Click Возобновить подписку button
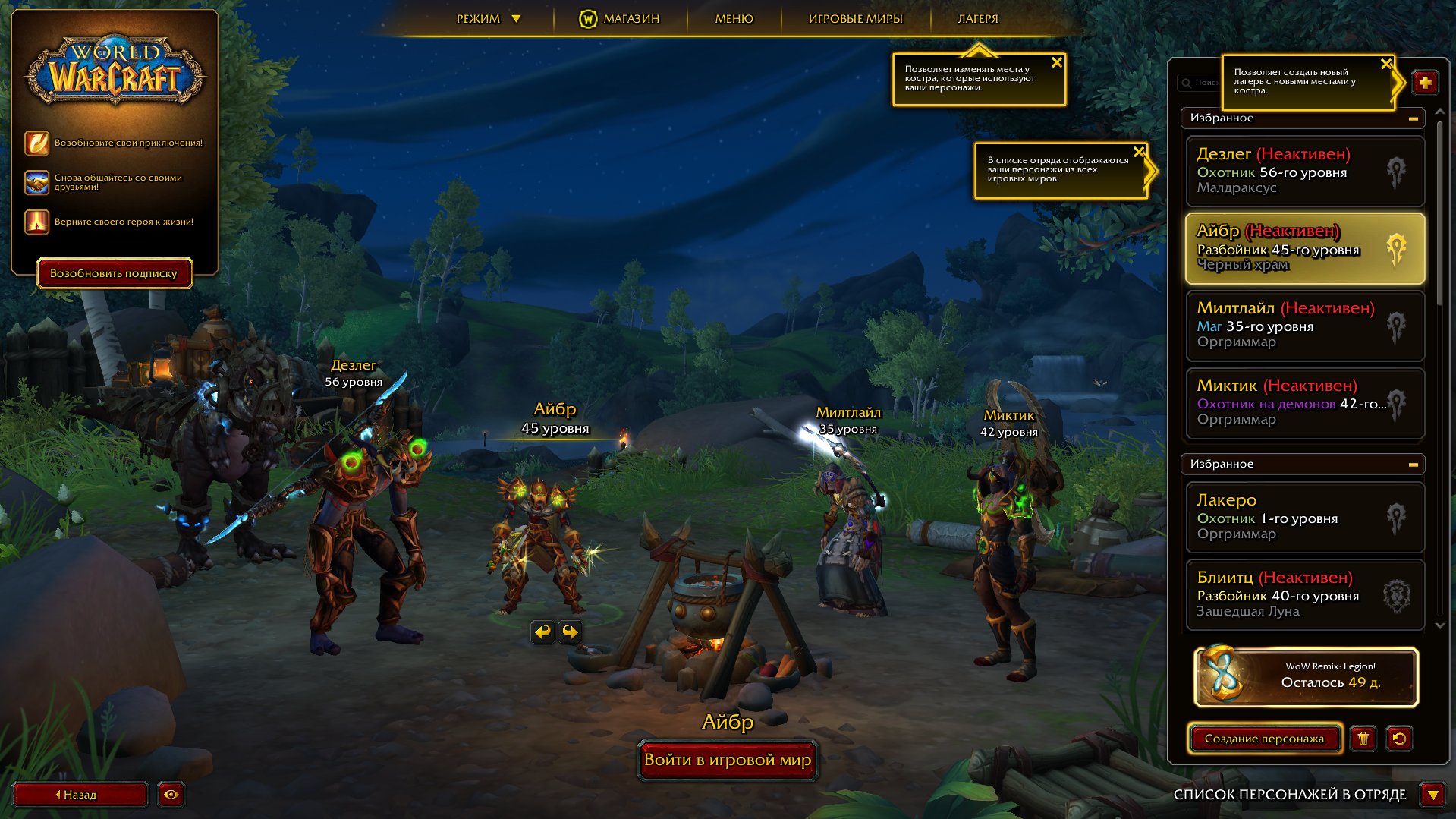The height and width of the screenshot is (819, 1456). [x=114, y=273]
